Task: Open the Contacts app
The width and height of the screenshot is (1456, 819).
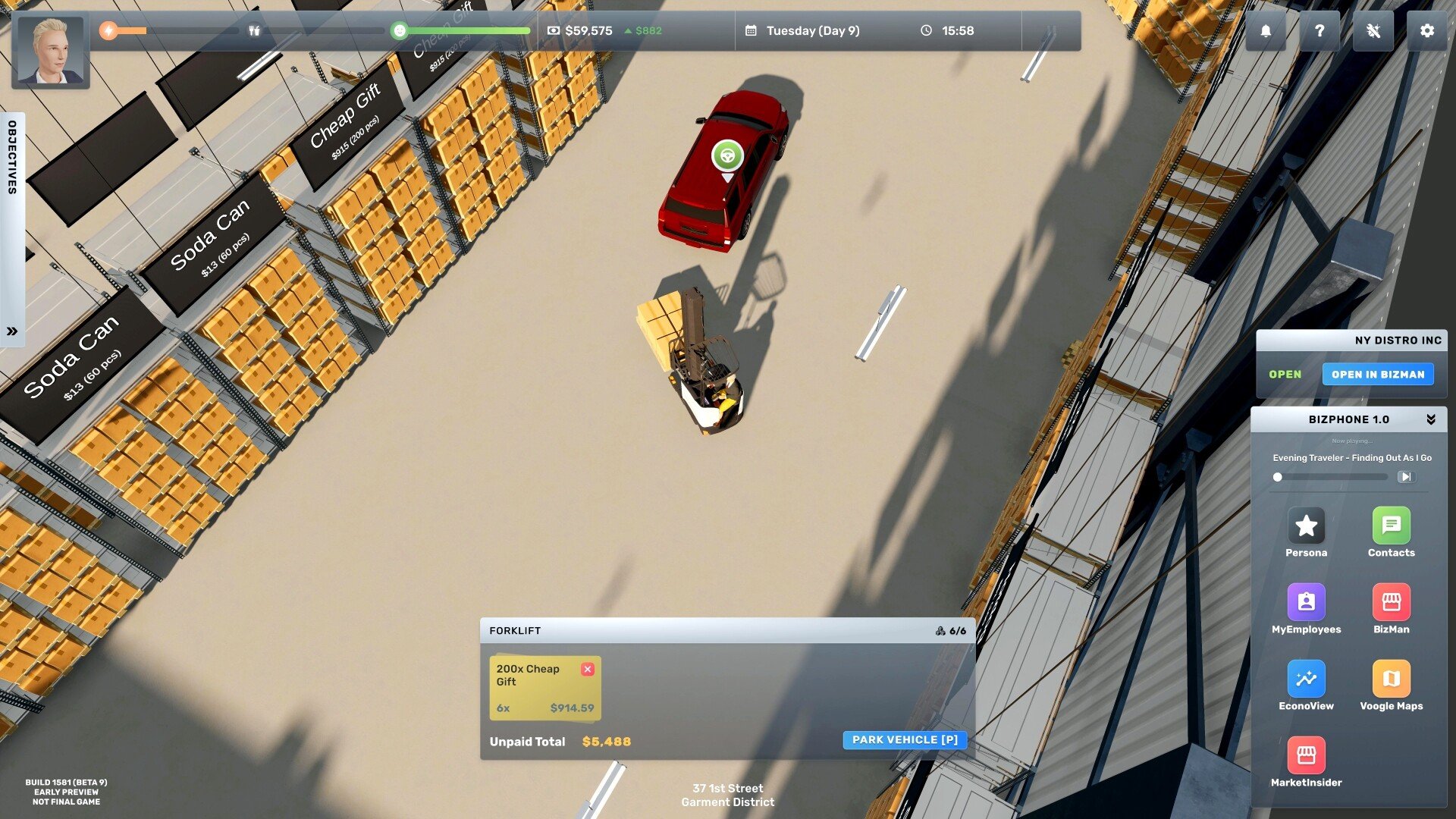Action: coord(1391,526)
